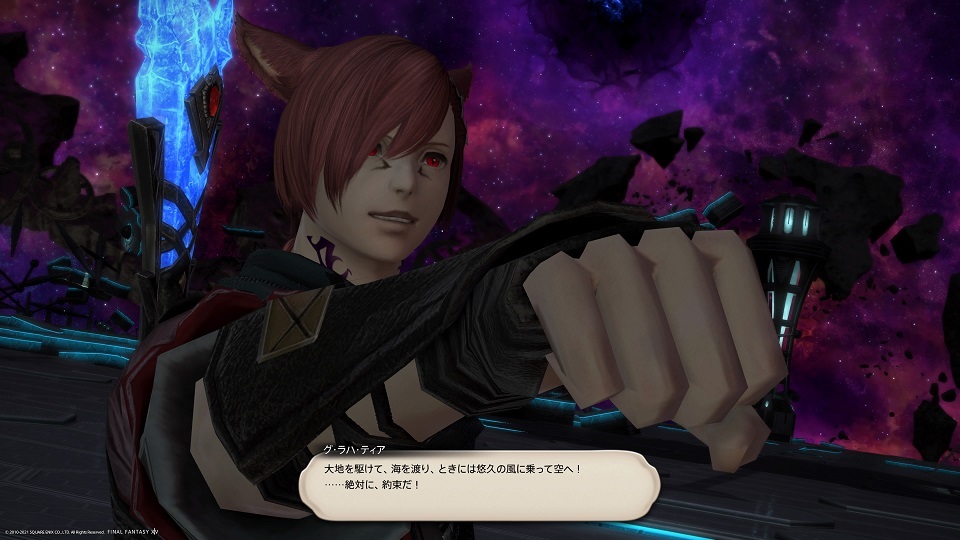Advance the グ・ラハ・ティア dialogue box
The width and height of the screenshot is (960, 540).
click(480, 483)
